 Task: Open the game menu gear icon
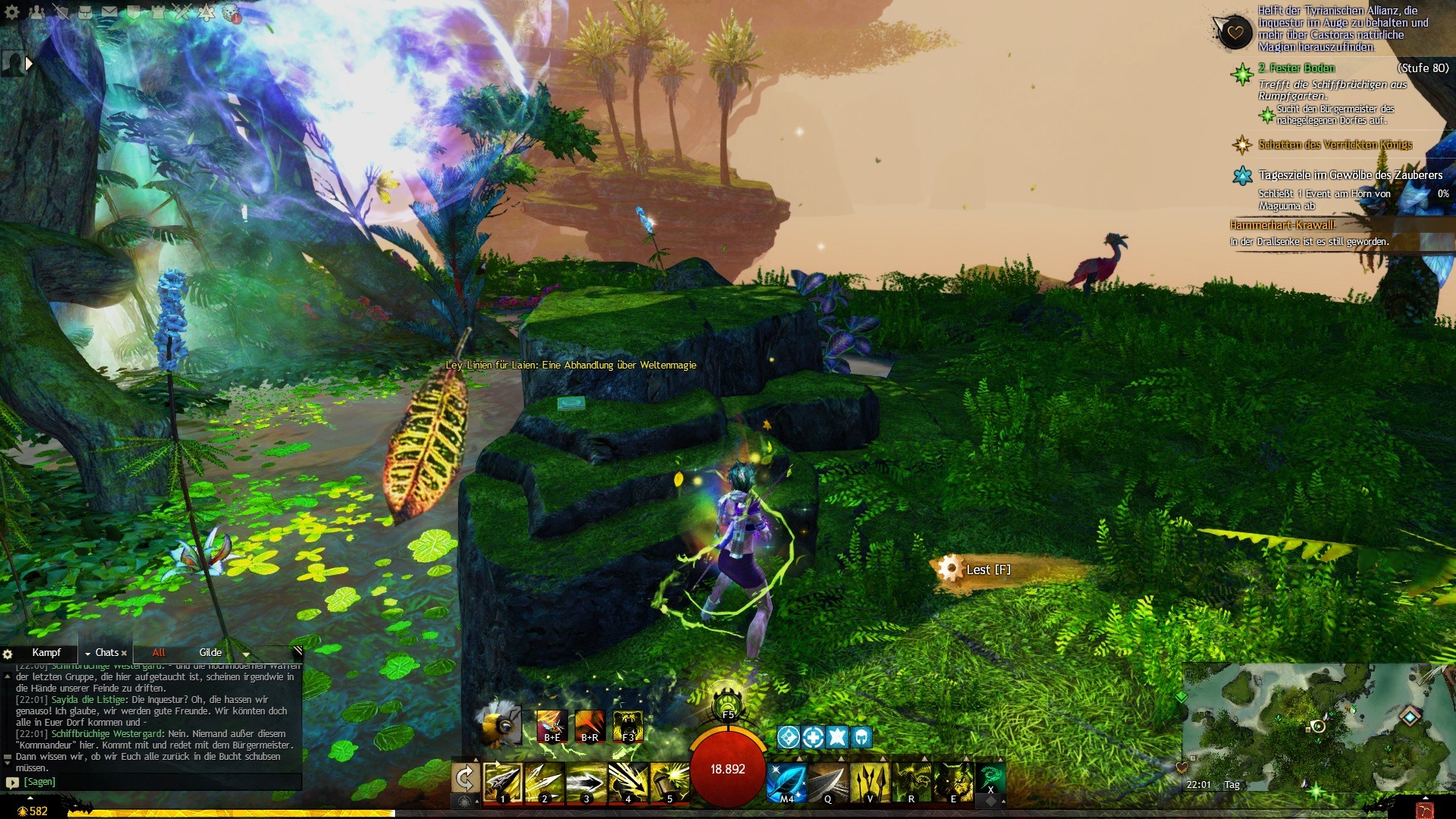(x=12, y=12)
